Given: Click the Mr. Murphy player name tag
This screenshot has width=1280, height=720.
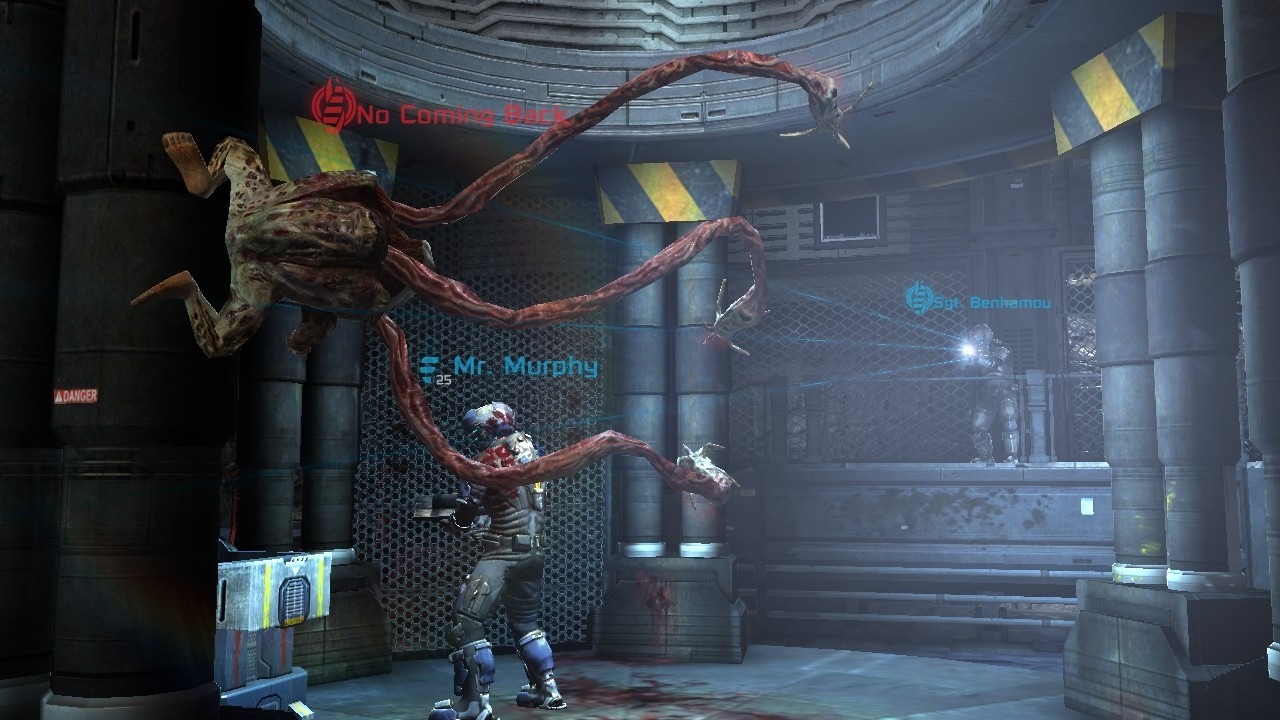Looking at the screenshot, I should (512, 367).
